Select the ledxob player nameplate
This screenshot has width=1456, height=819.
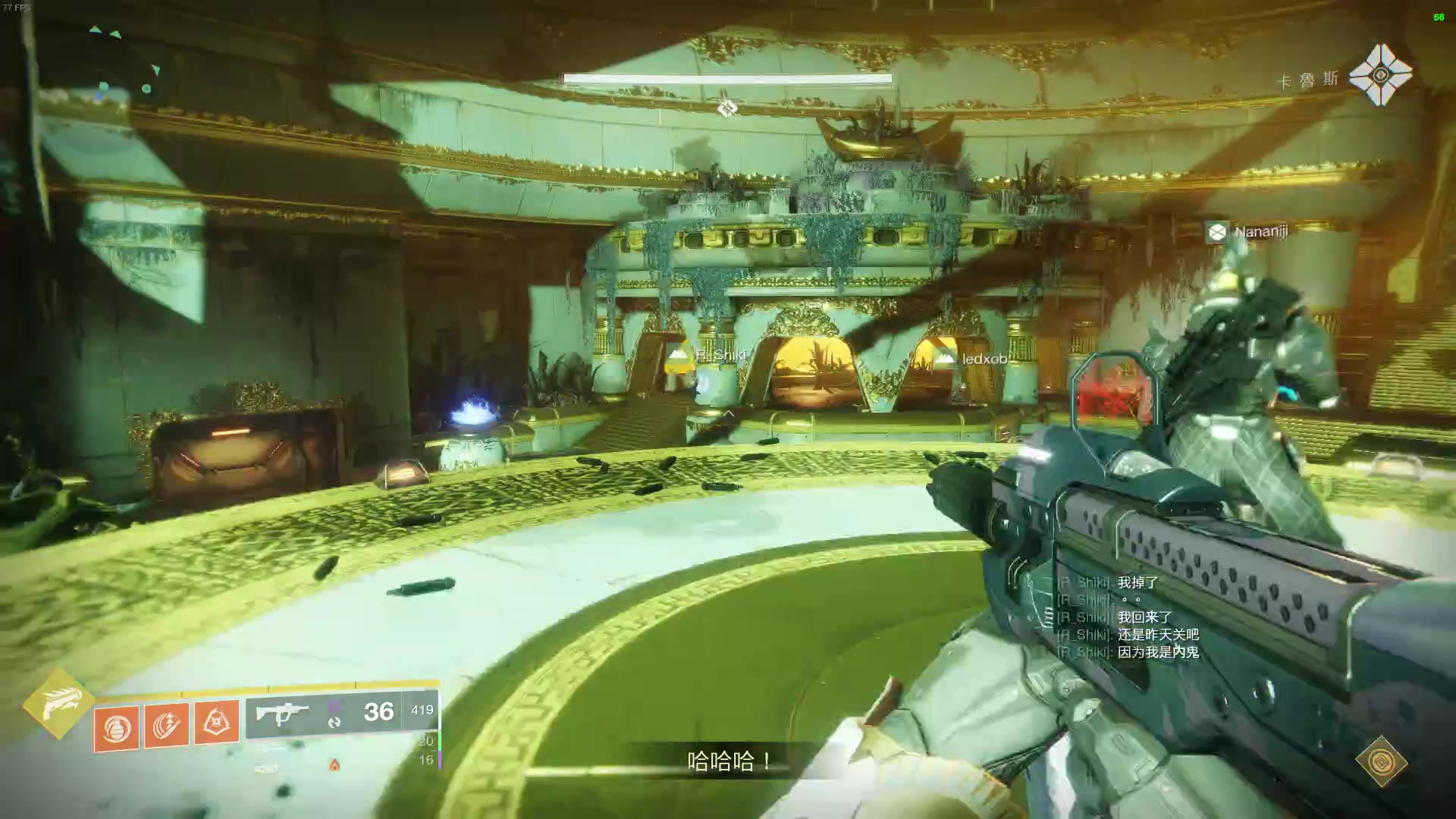(x=971, y=359)
